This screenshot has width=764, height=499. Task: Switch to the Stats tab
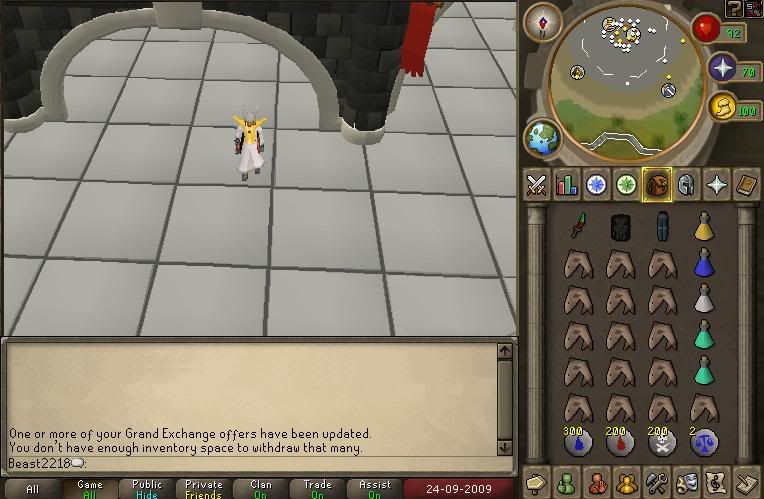tap(567, 184)
